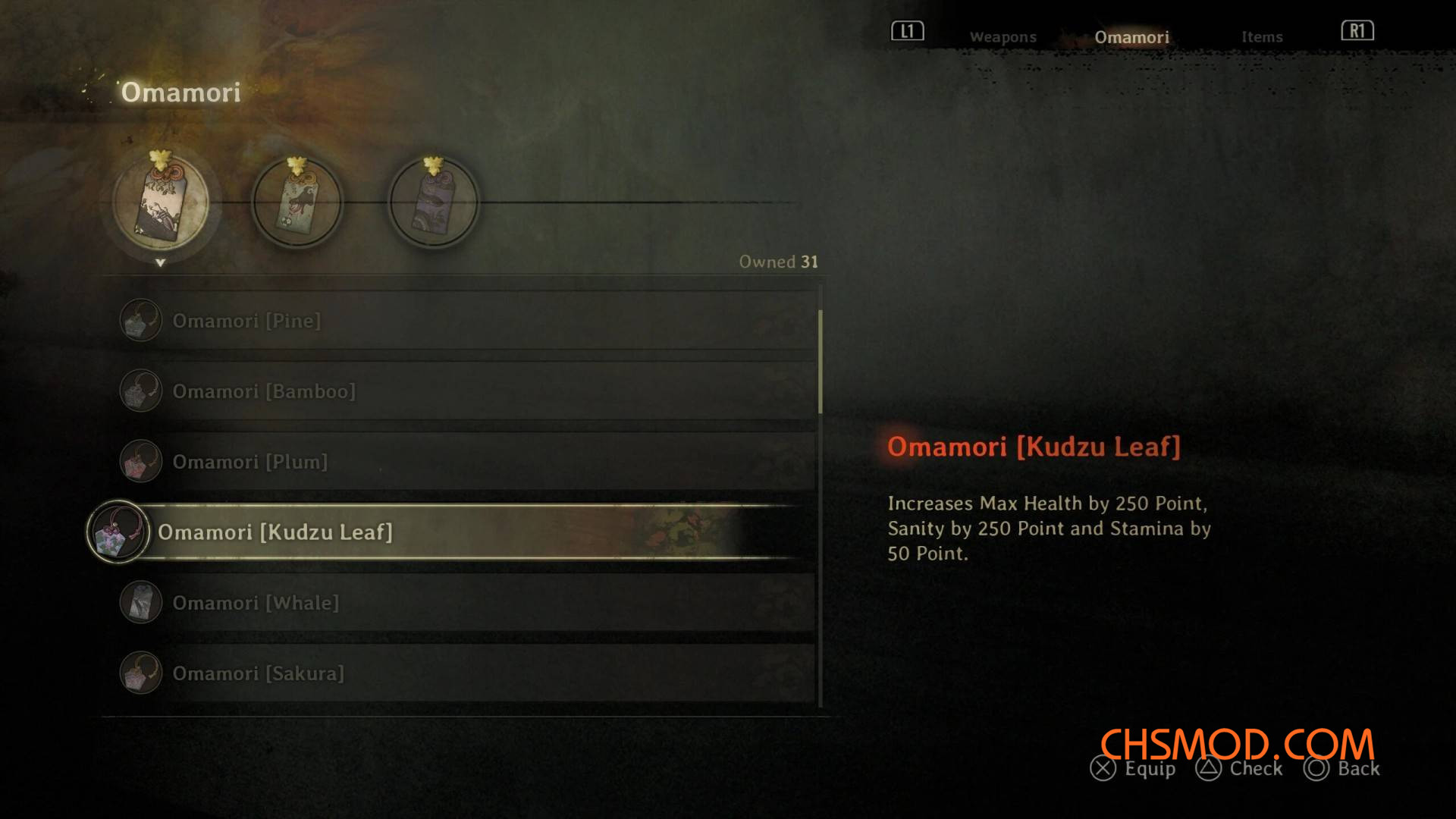Select the third equipped omamori slot

pyautogui.click(x=433, y=203)
